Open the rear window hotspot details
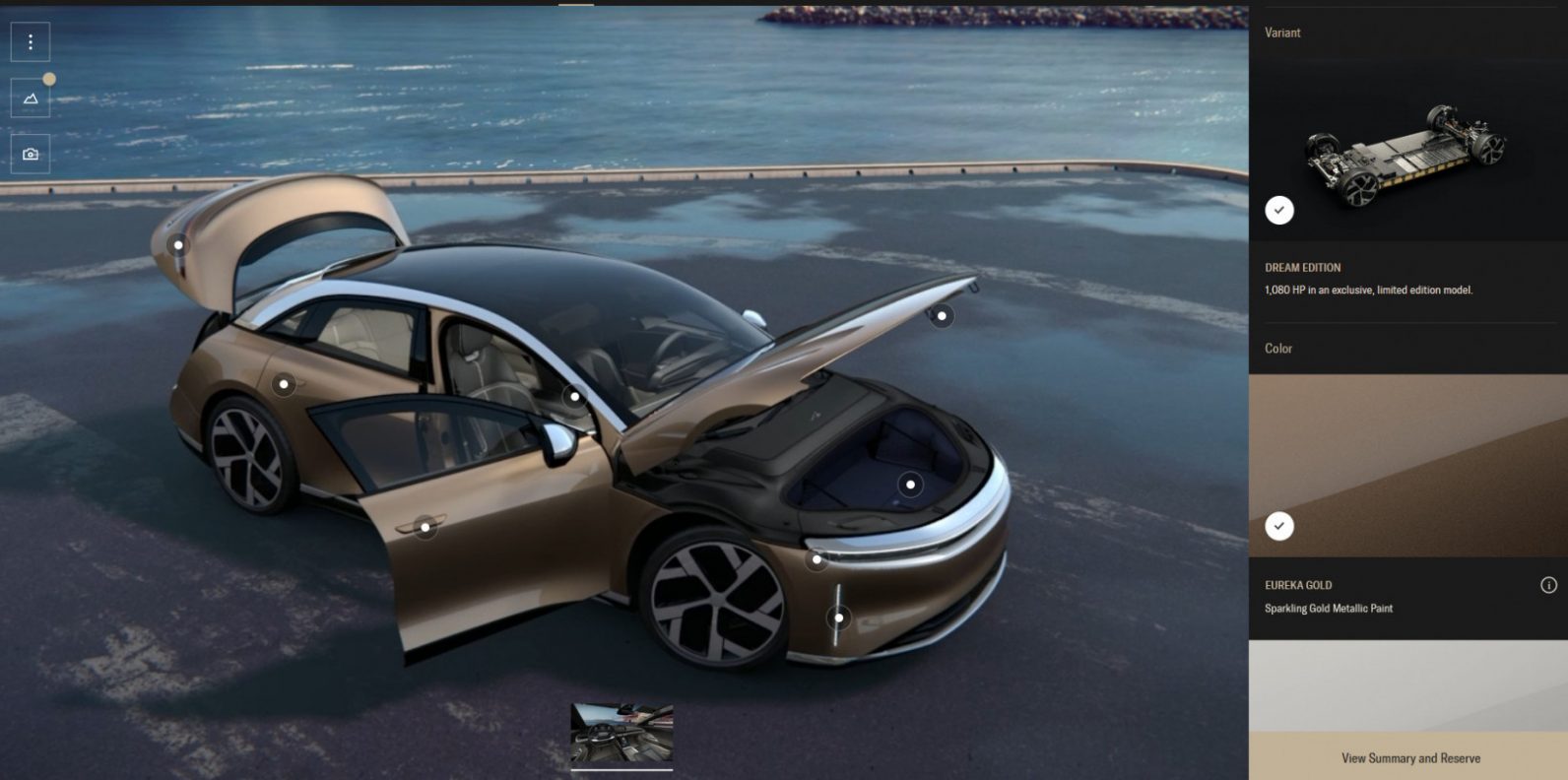 pyautogui.click(x=574, y=395)
